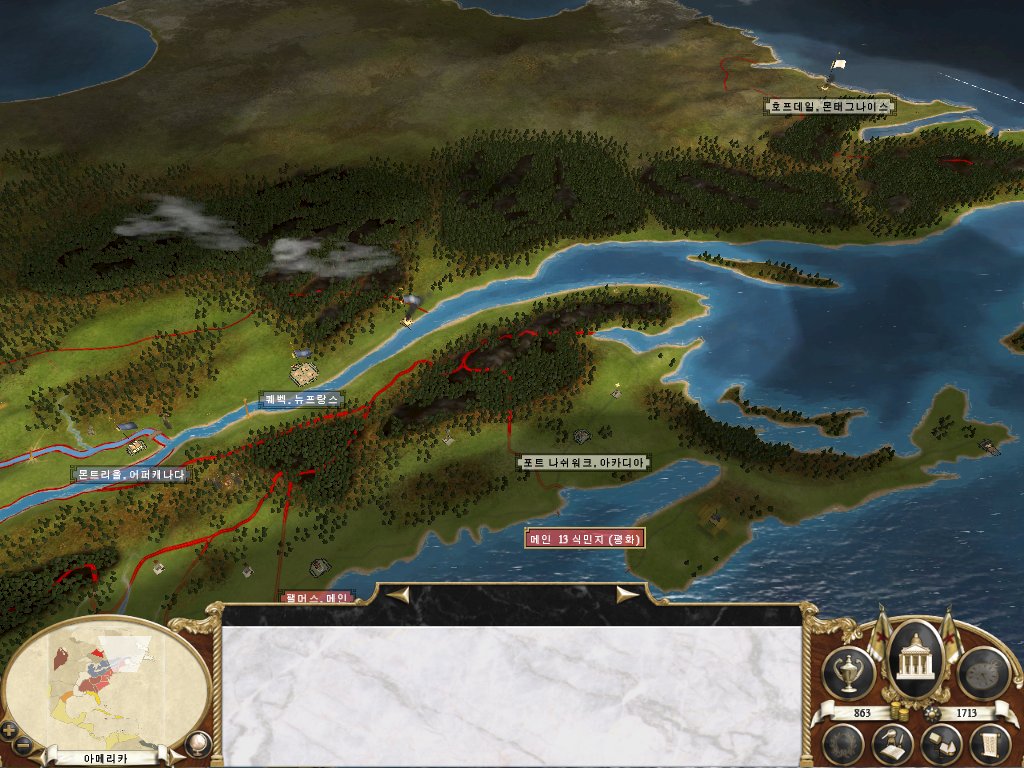
Task: Click the left arrow atop the marble panel
Action: (x=399, y=595)
